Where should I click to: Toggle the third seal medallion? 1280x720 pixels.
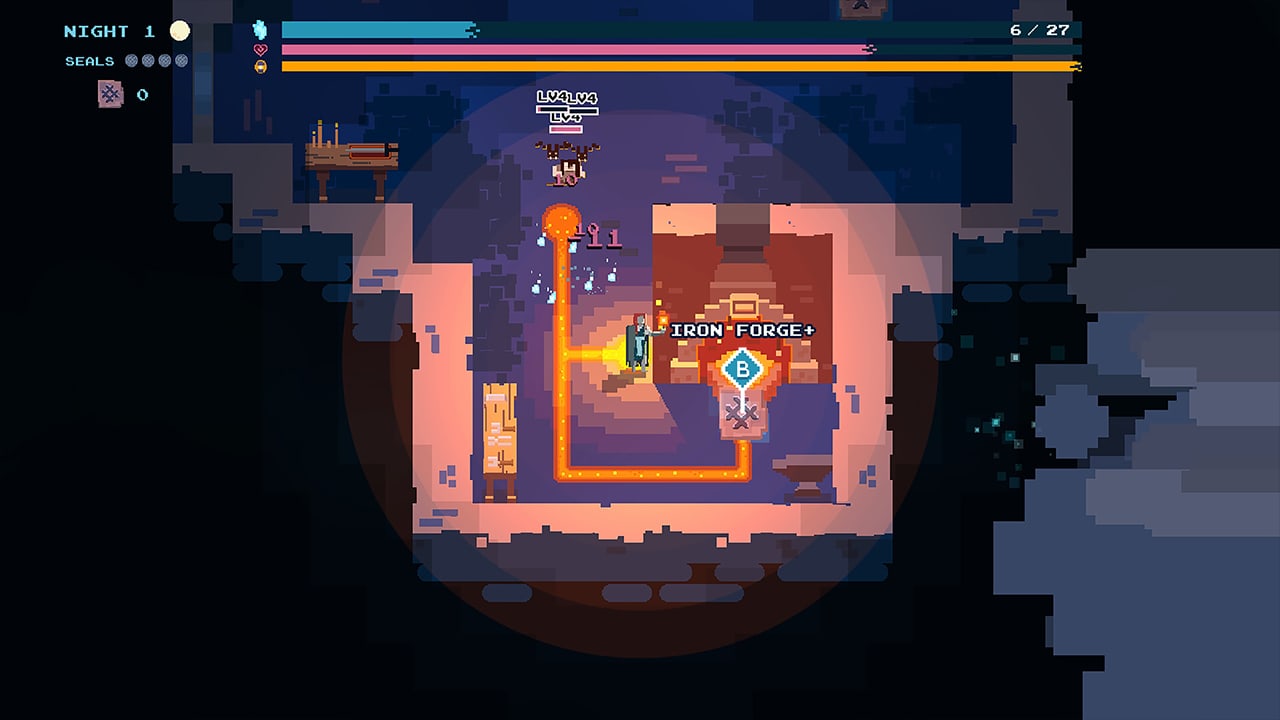coord(163,60)
